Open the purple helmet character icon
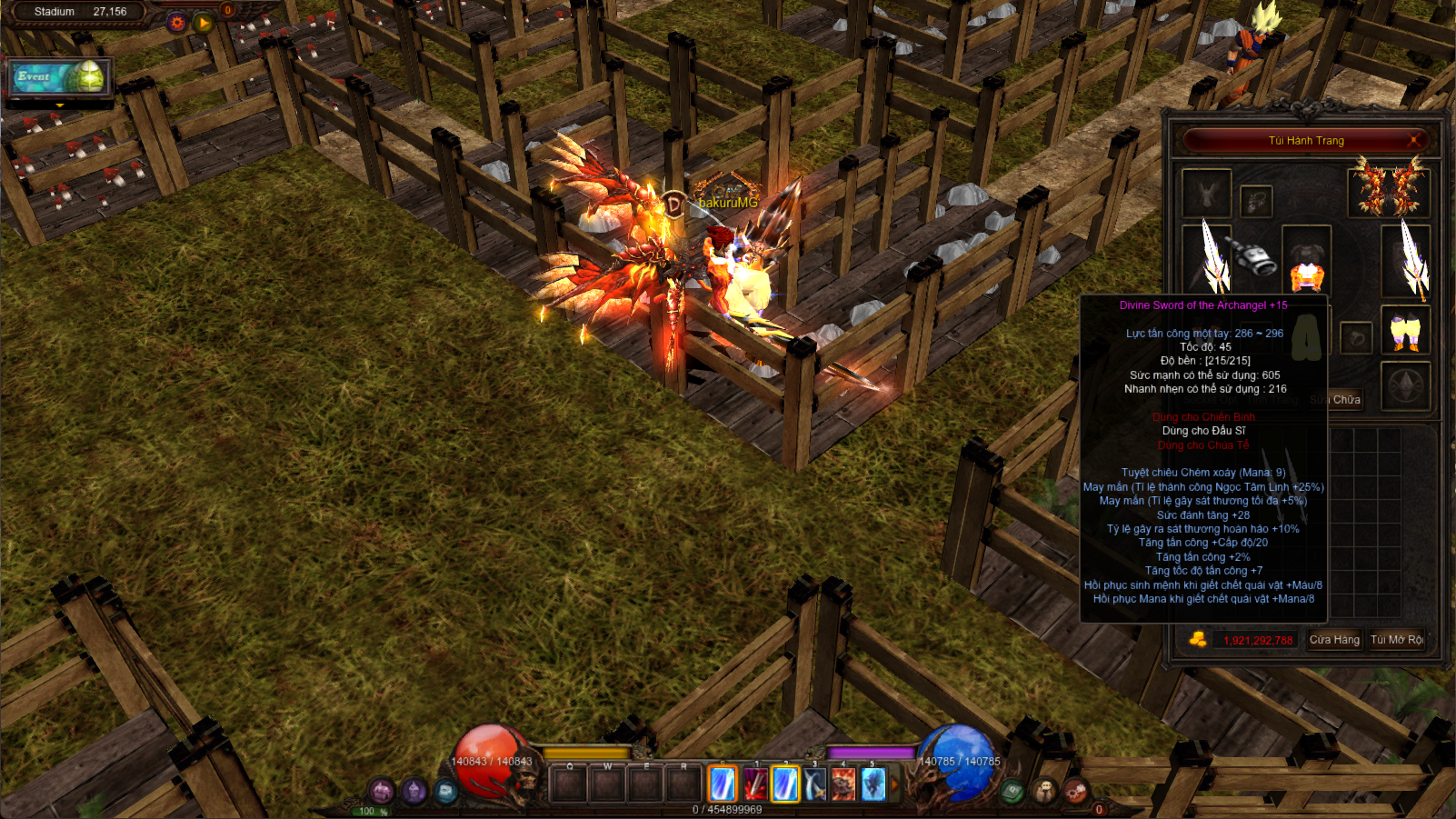This screenshot has width=1456, height=819. pyautogui.click(x=414, y=791)
